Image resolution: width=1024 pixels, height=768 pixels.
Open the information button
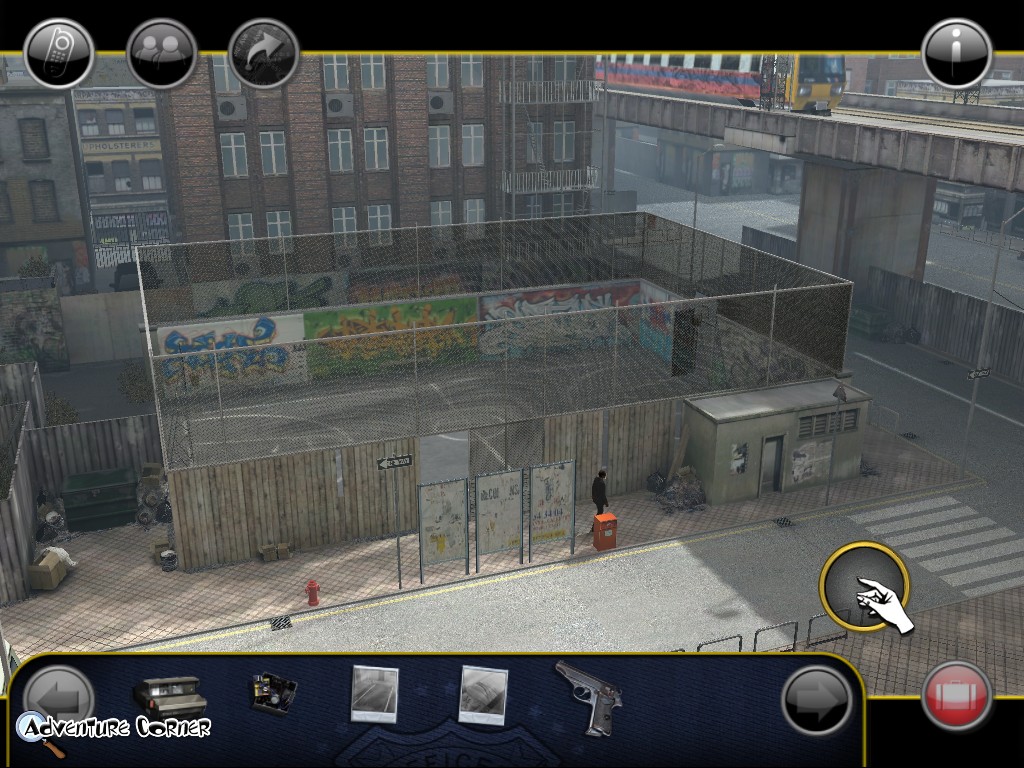point(957,54)
